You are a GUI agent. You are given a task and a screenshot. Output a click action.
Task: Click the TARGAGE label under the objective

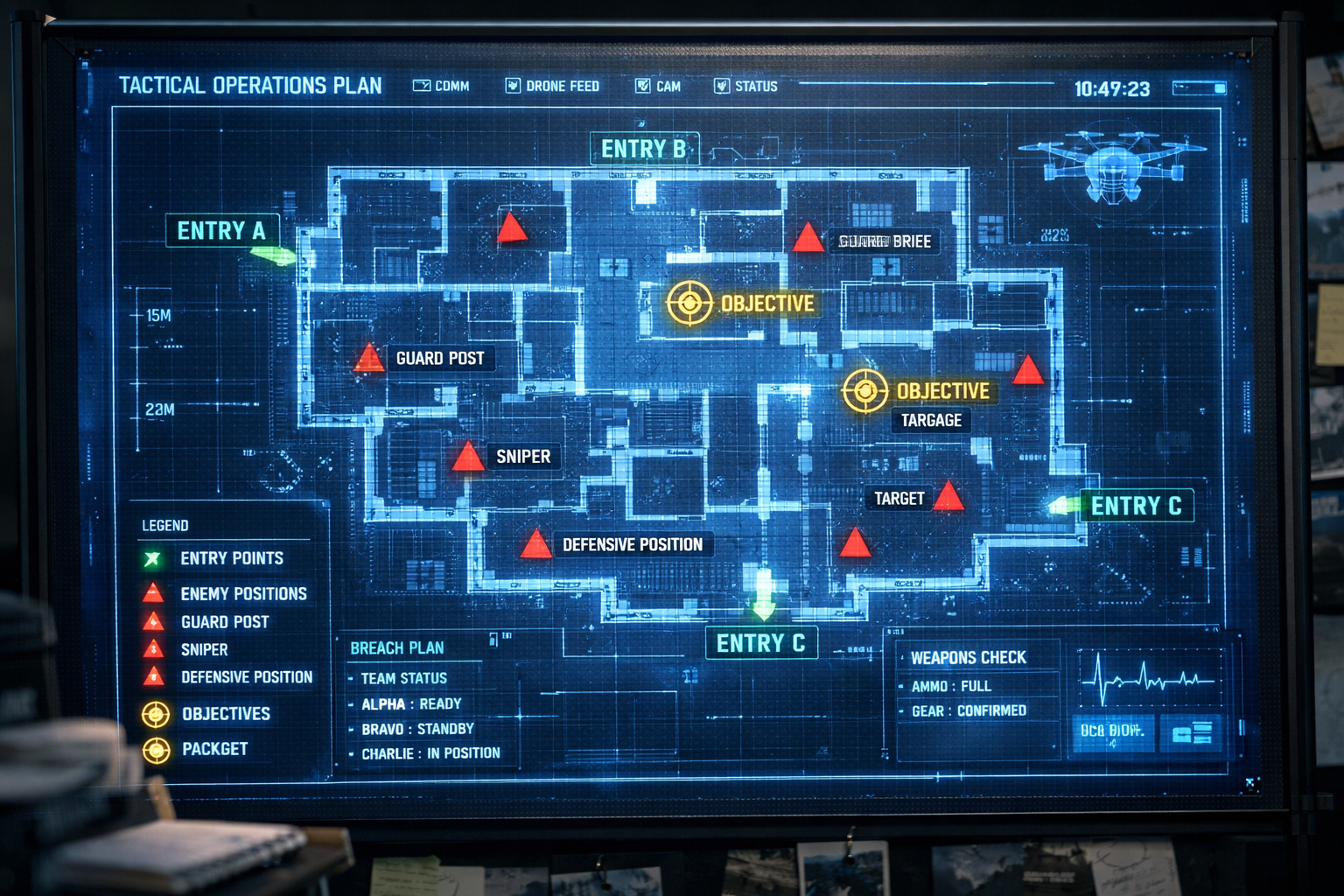click(x=931, y=420)
